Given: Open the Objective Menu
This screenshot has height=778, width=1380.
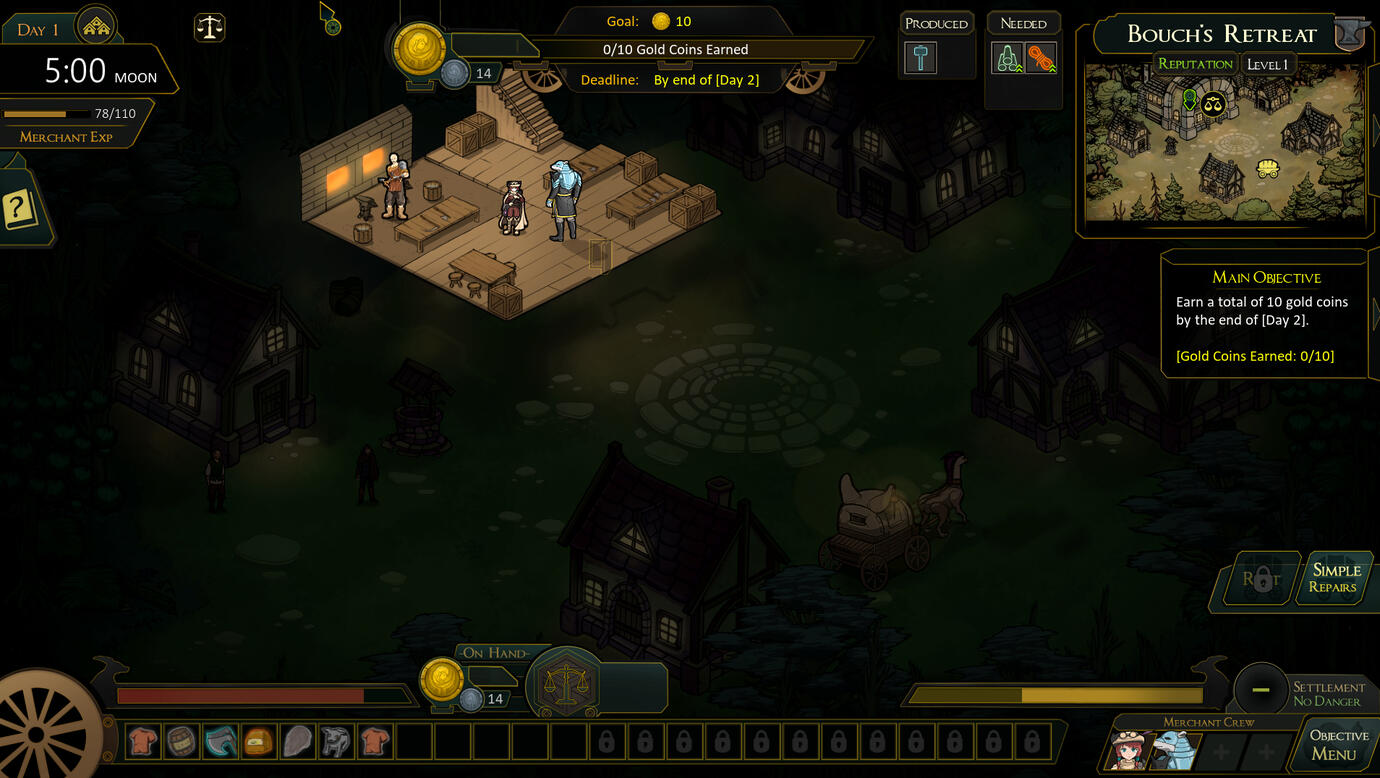Looking at the screenshot, I should tap(1338, 745).
